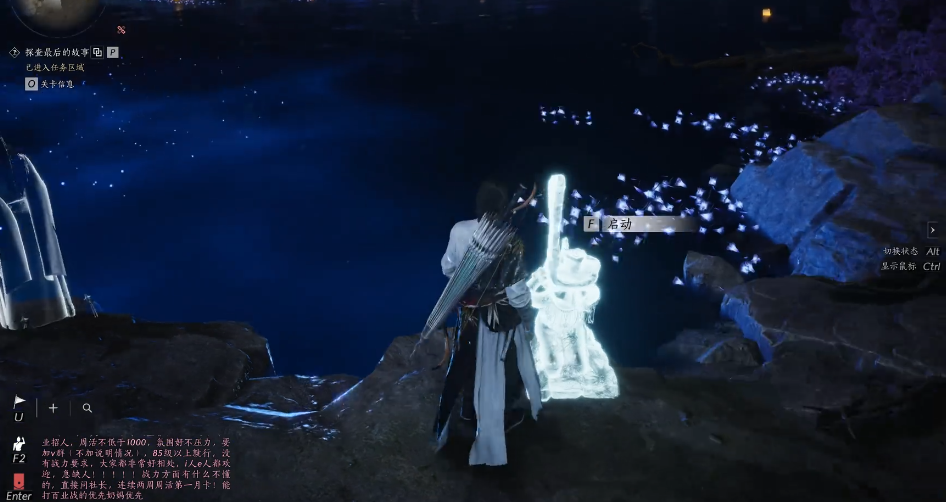Choose the 启动 interaction prompt
Screen dimensions: 946x502
click(620, 224)
